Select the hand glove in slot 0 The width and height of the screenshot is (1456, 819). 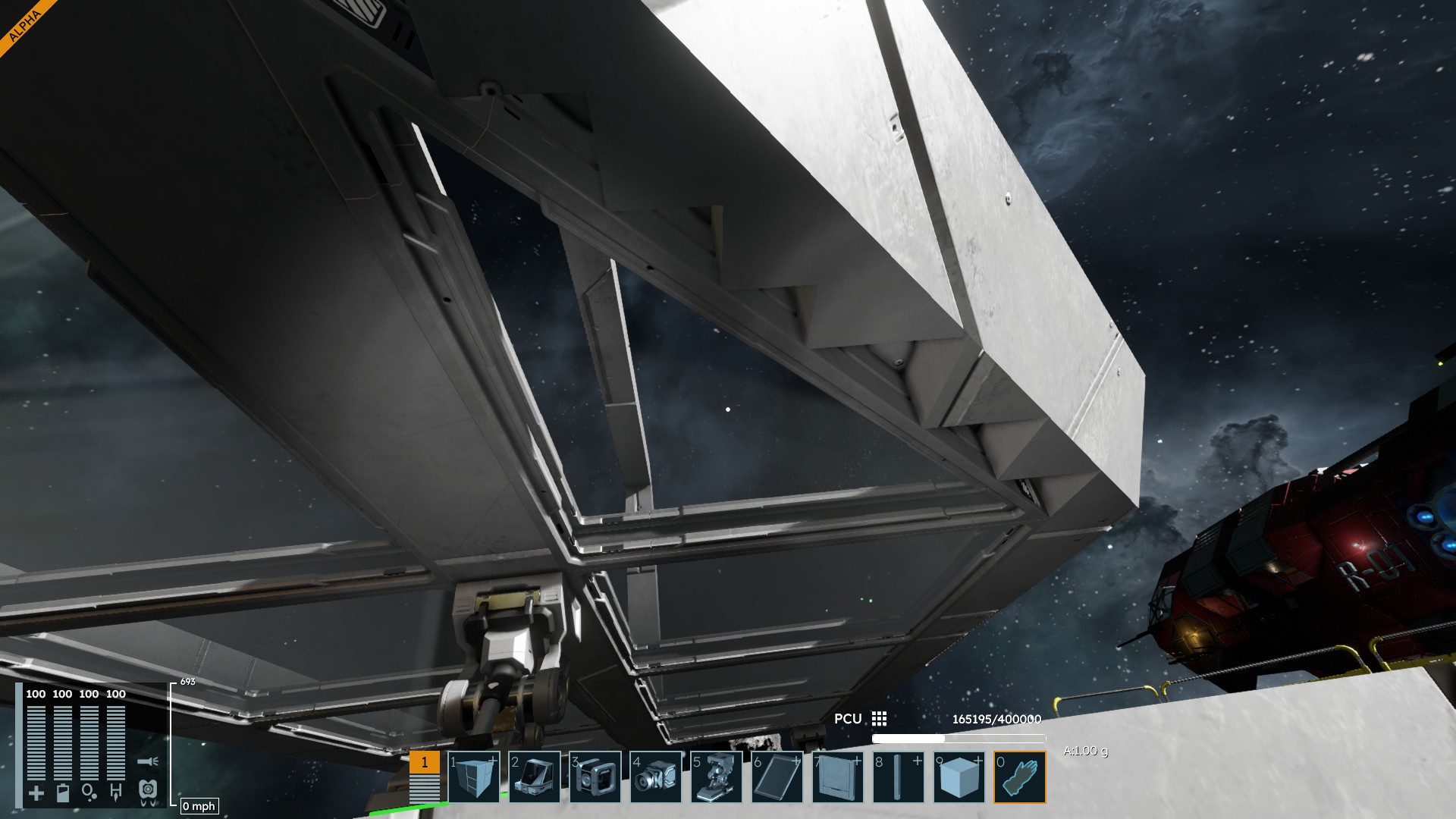coord(1020,777)
